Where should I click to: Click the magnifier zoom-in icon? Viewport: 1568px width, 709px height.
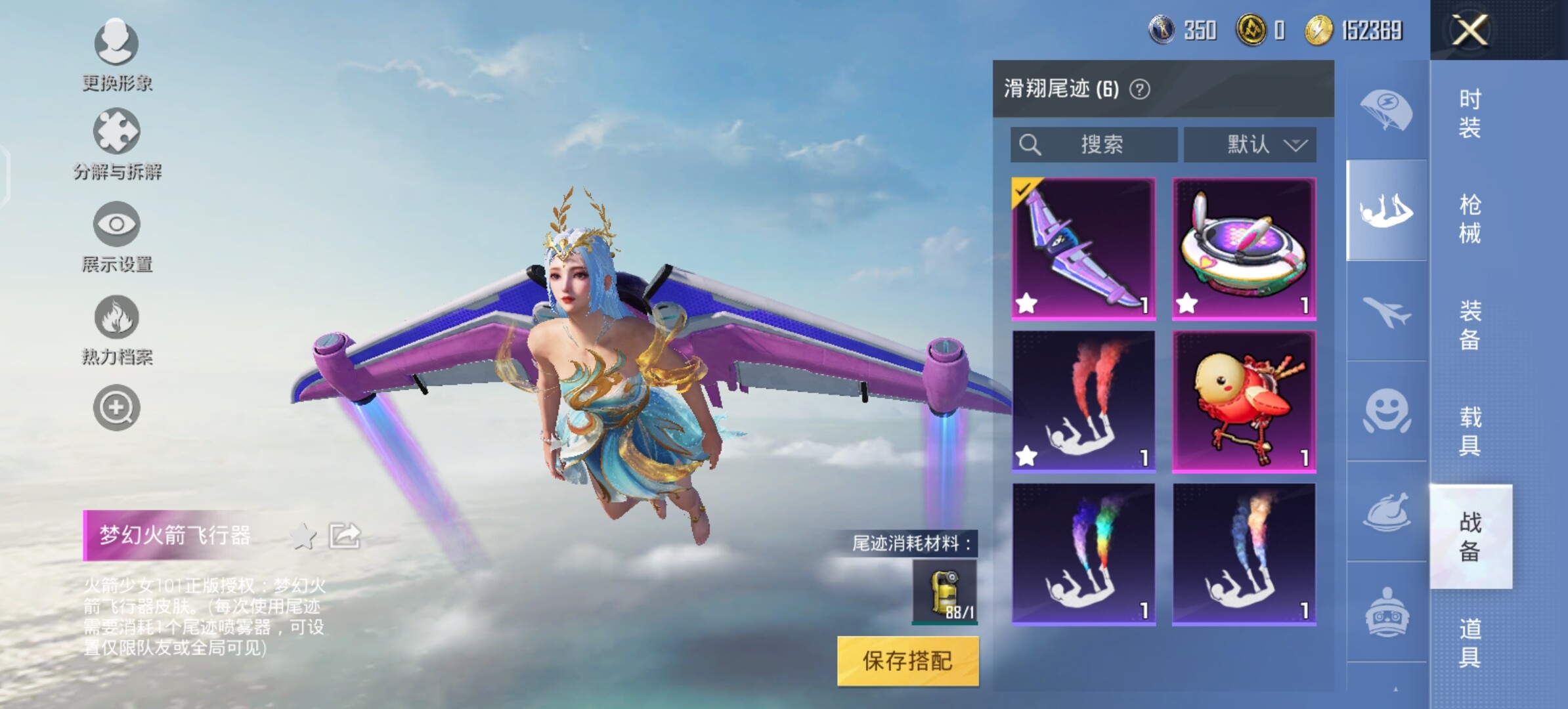(x=116, y=408)
